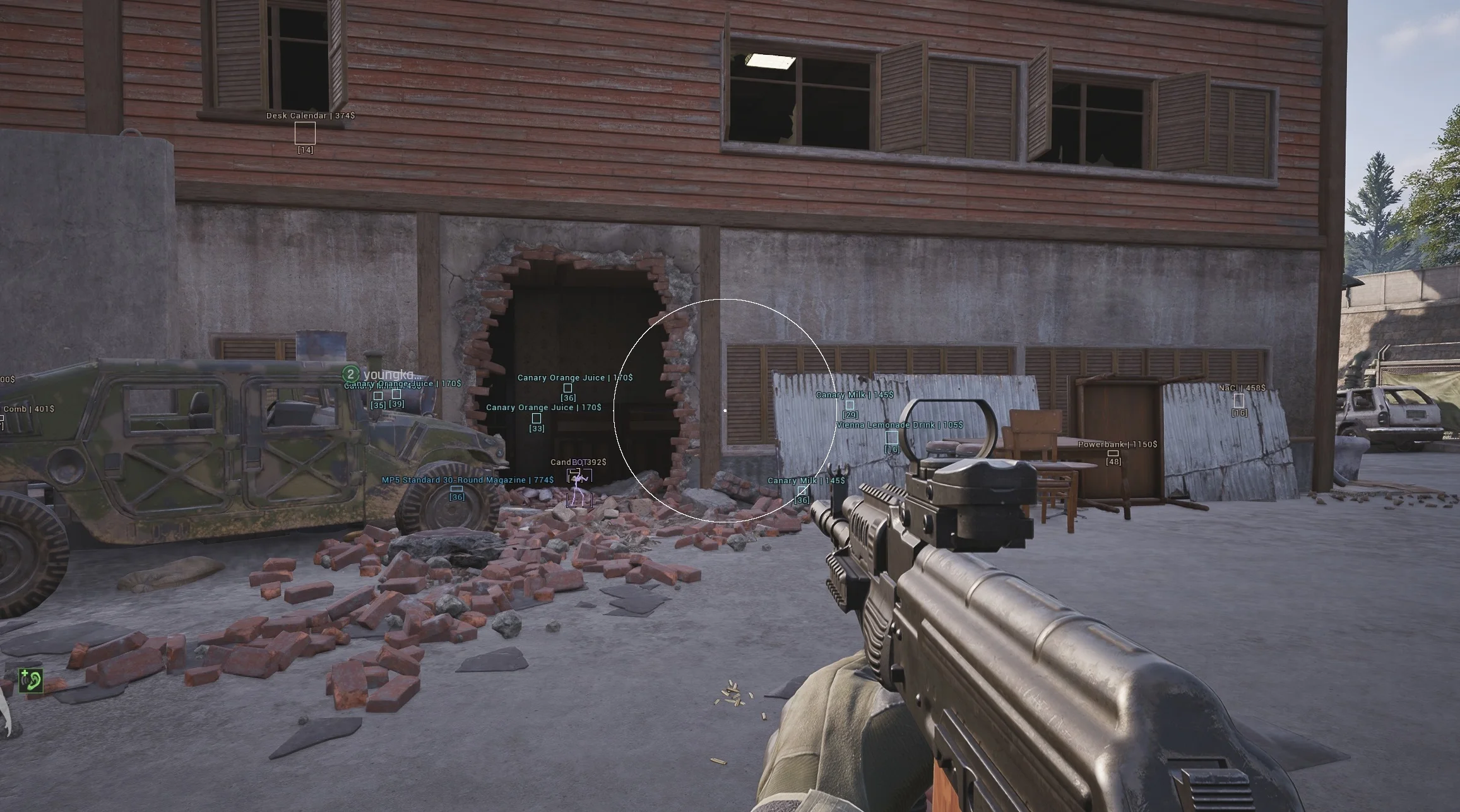Select the youngka squadmate number 2 marker

tap(350, 374)
